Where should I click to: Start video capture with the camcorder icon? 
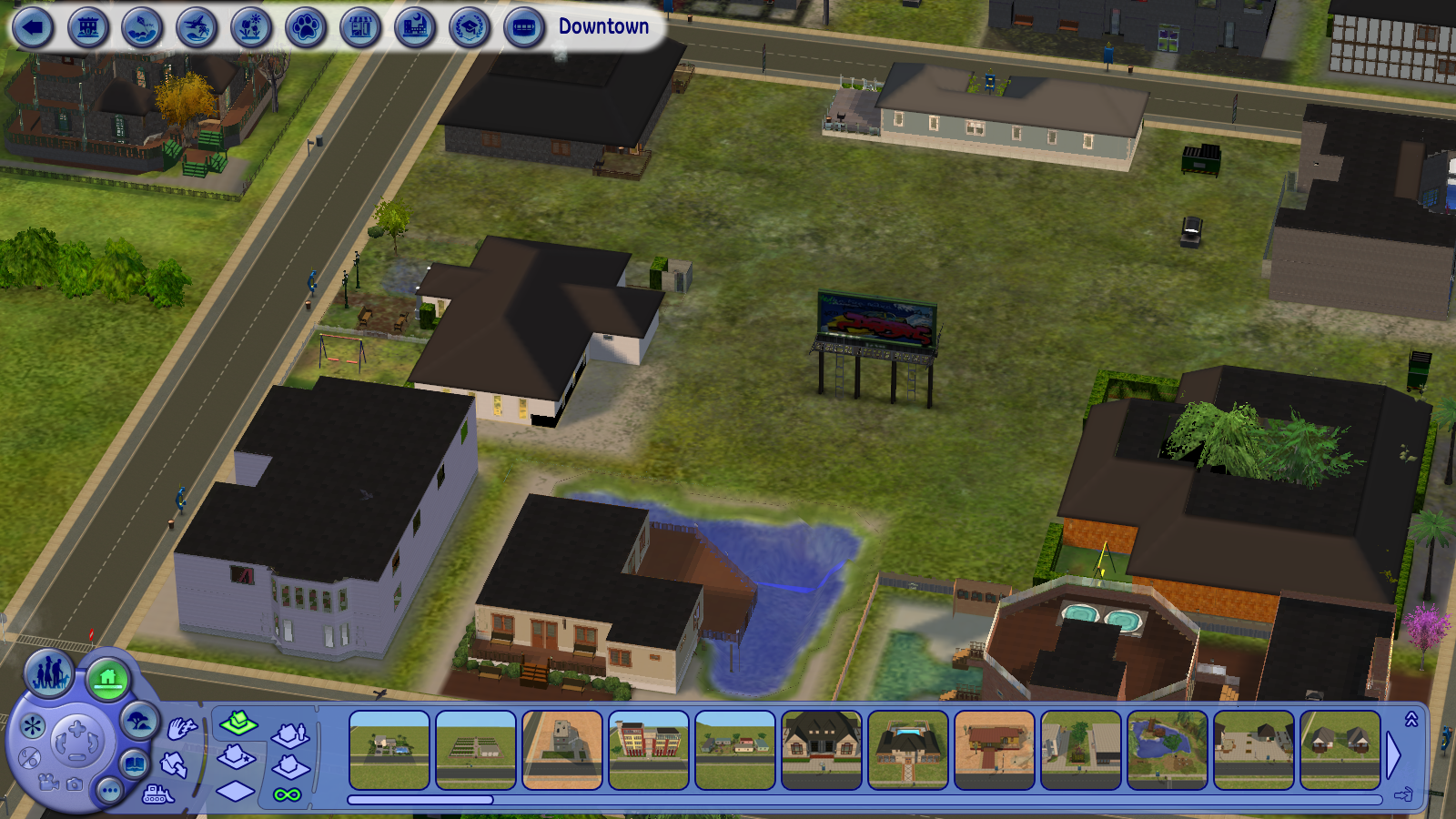47,784
